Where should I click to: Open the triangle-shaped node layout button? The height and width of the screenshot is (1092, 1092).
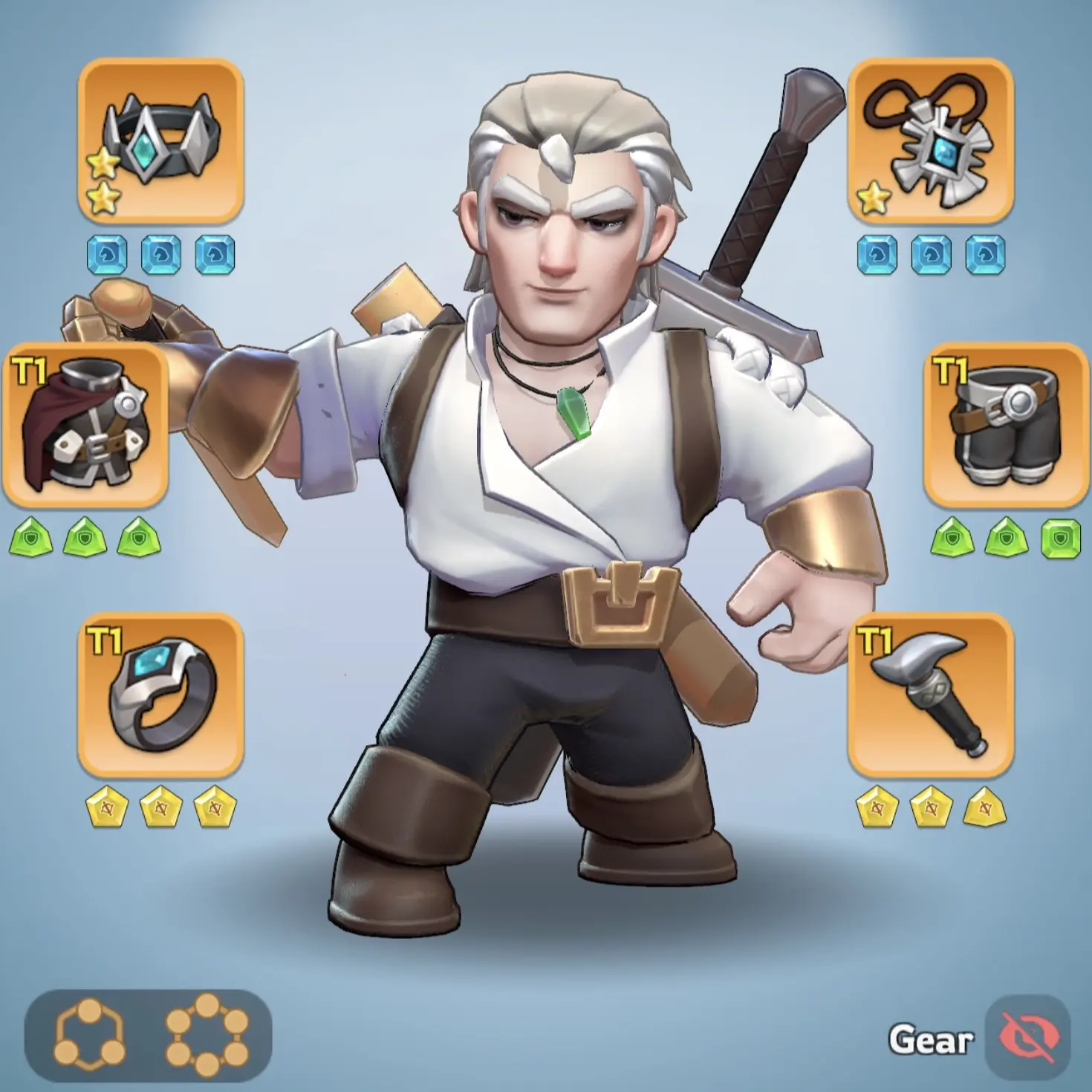[89, 1033]
